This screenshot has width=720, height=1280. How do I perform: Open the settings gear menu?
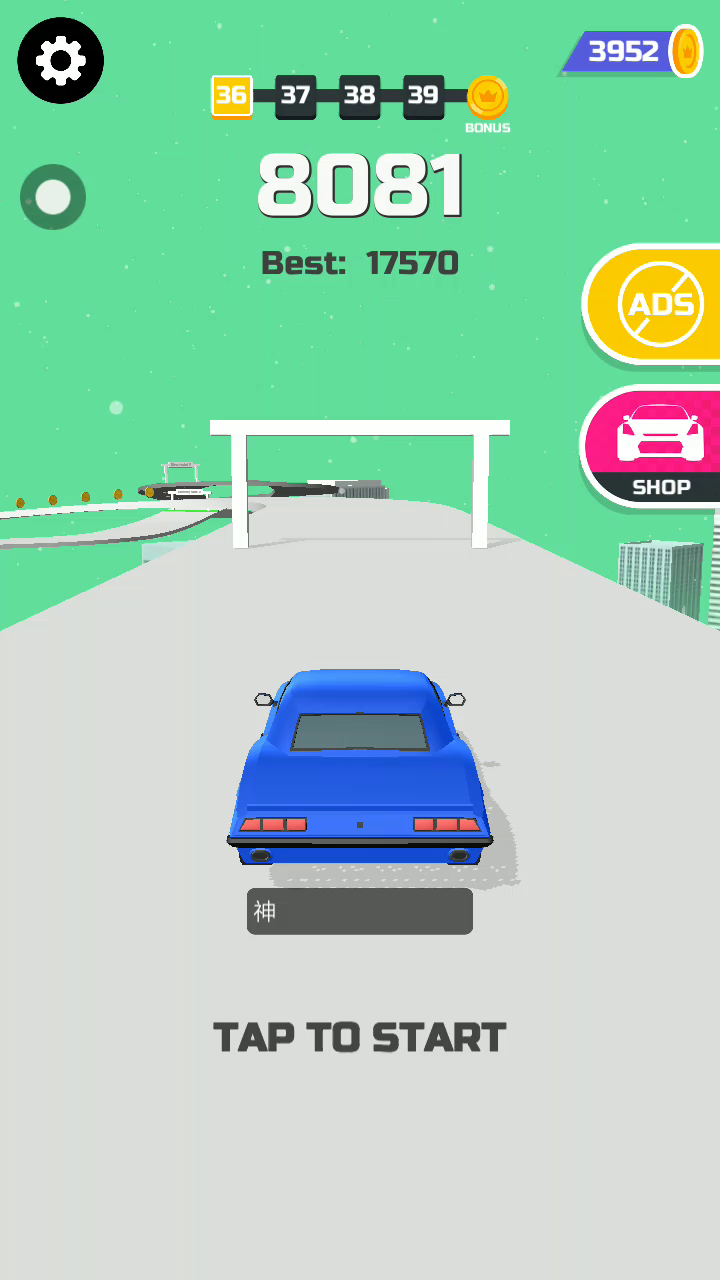point(61,61)
